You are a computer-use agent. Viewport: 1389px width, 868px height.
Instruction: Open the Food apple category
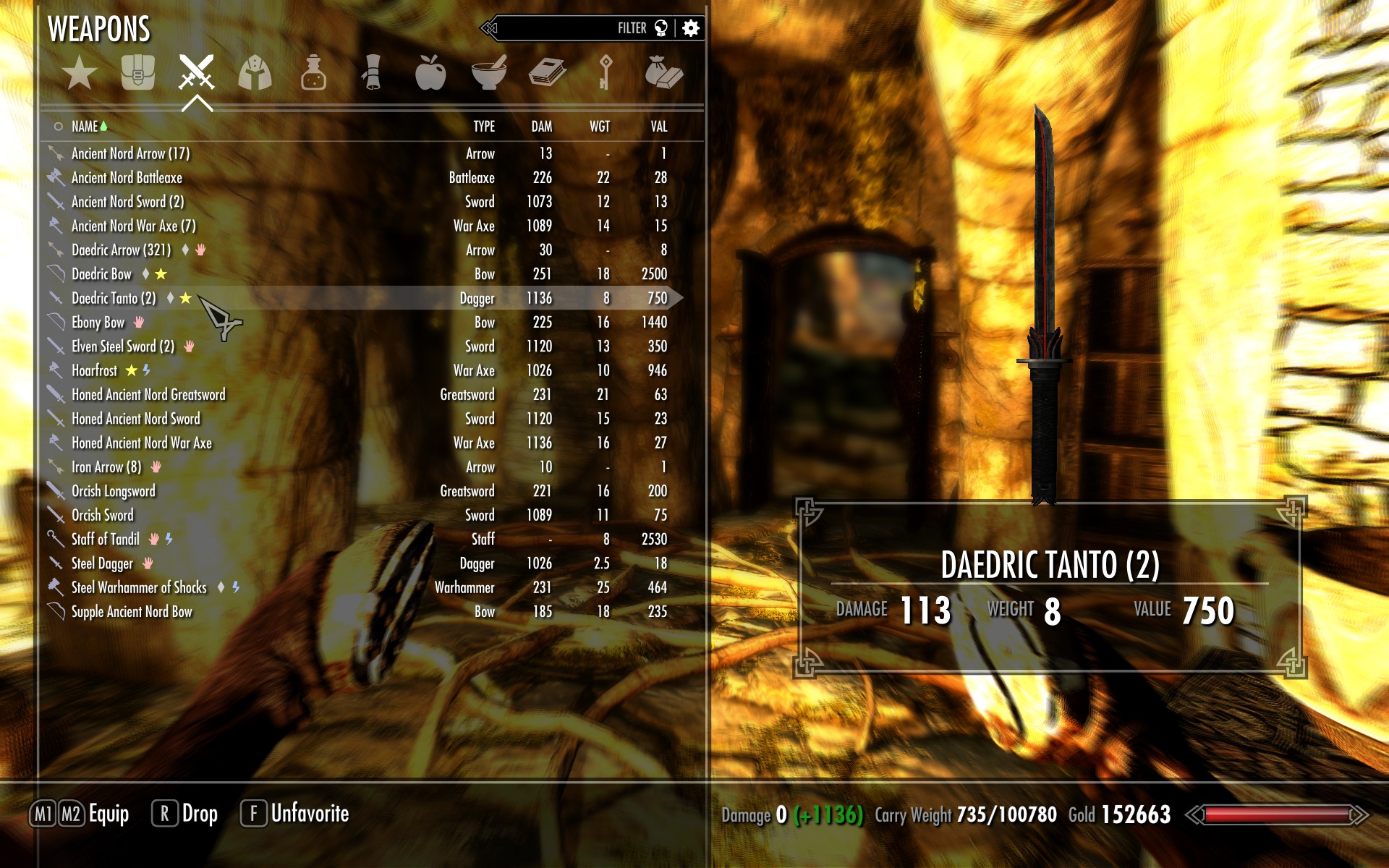pos(430,73)
